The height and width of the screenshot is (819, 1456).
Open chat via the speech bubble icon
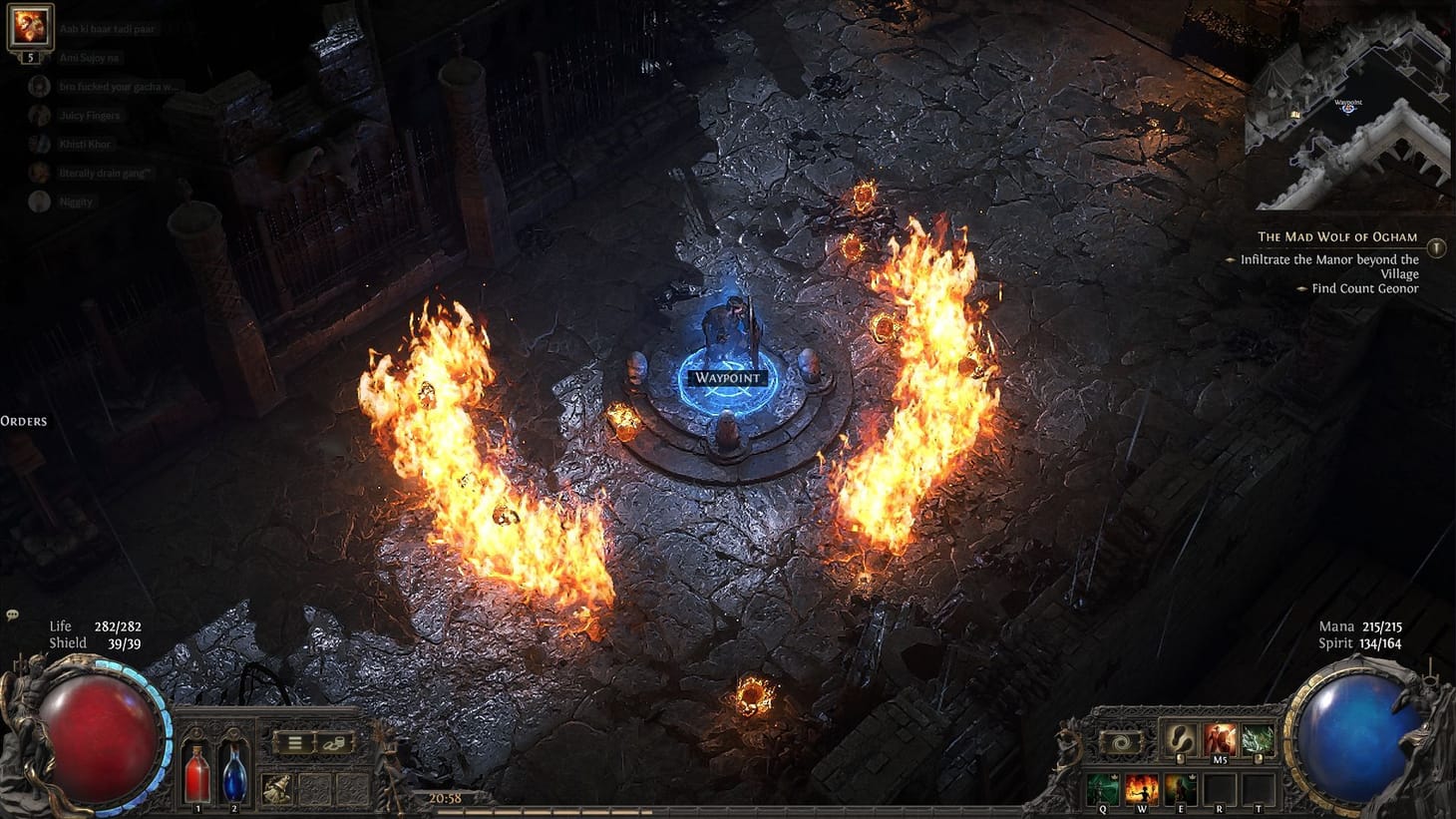11,616
